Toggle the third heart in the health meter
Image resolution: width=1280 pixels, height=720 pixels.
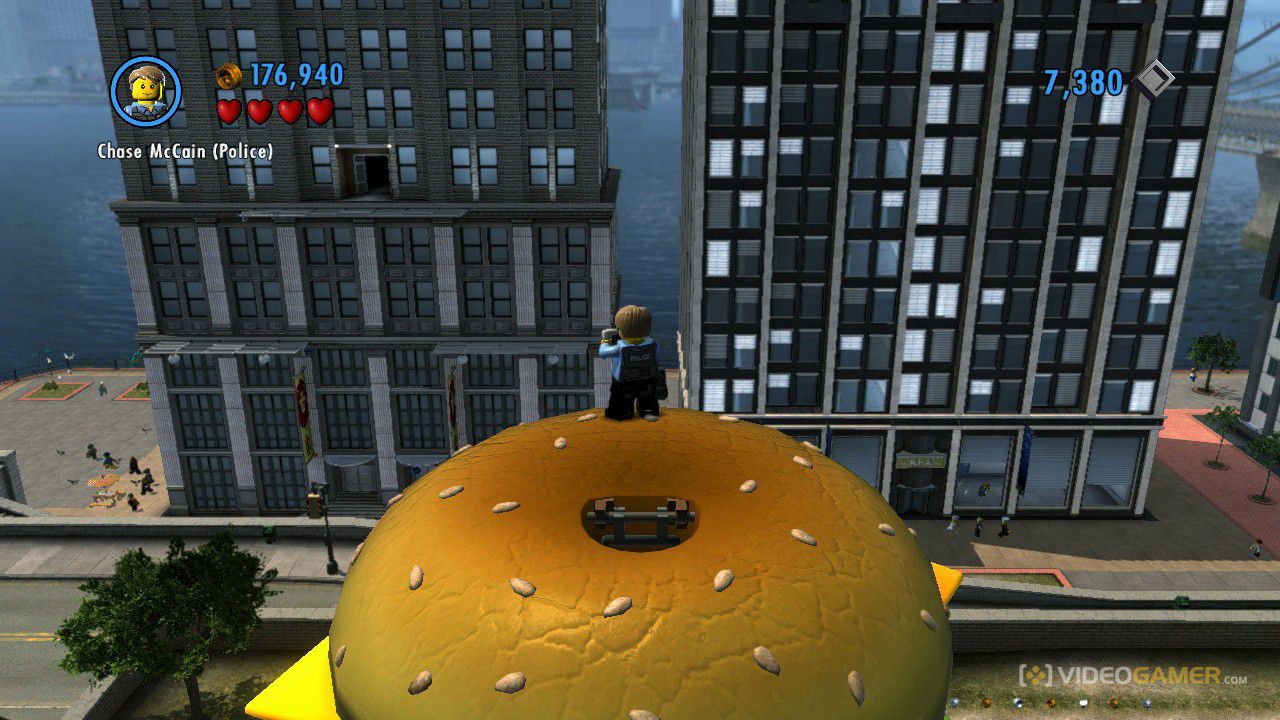coord(289,112)
